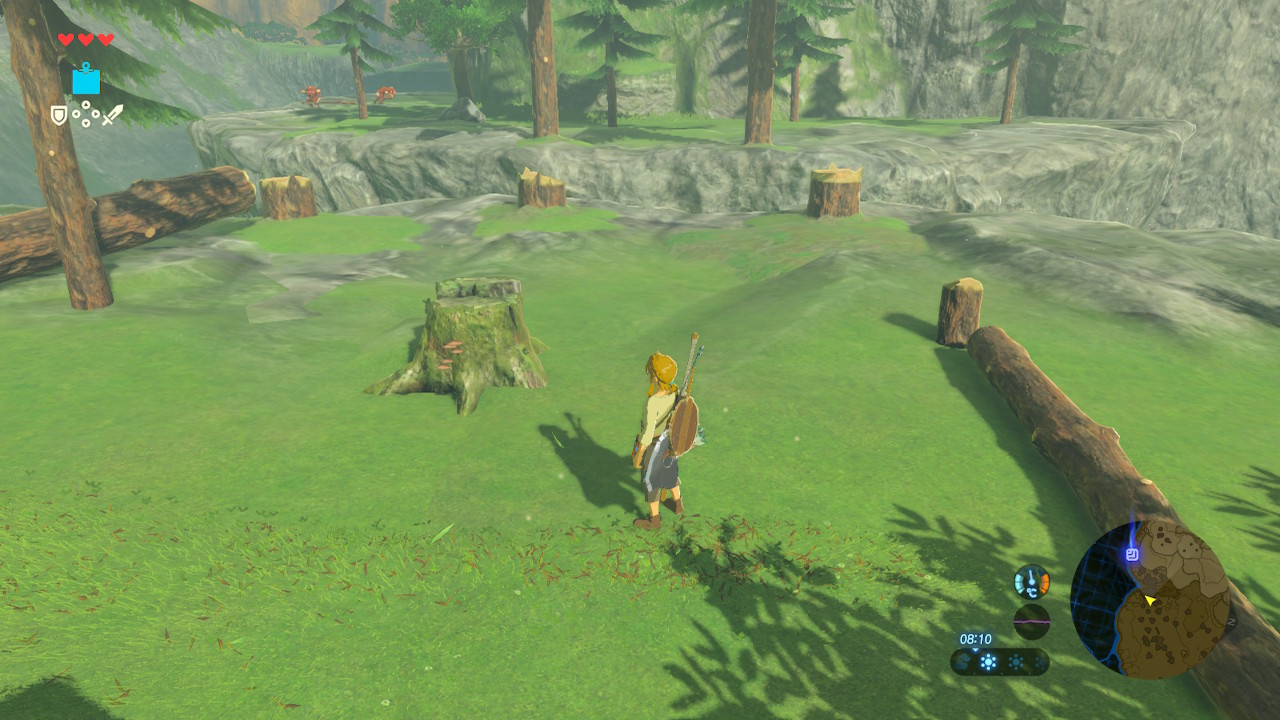Choose the sword weapon quick-select icon
Image resolution: width=1280 pixels, height=720 pixels.
click(112, 115)
